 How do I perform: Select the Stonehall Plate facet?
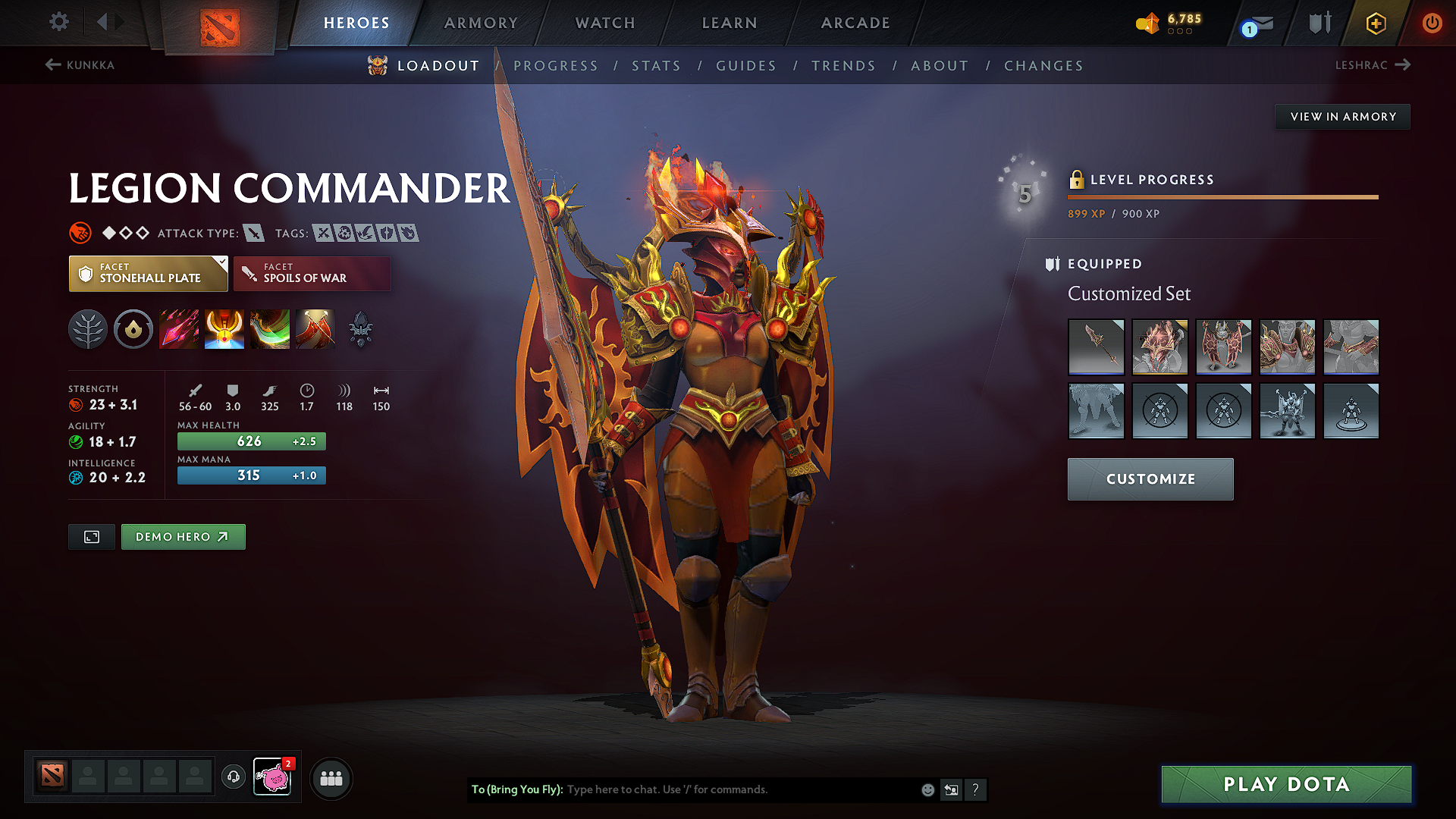[x=148, y=273]
